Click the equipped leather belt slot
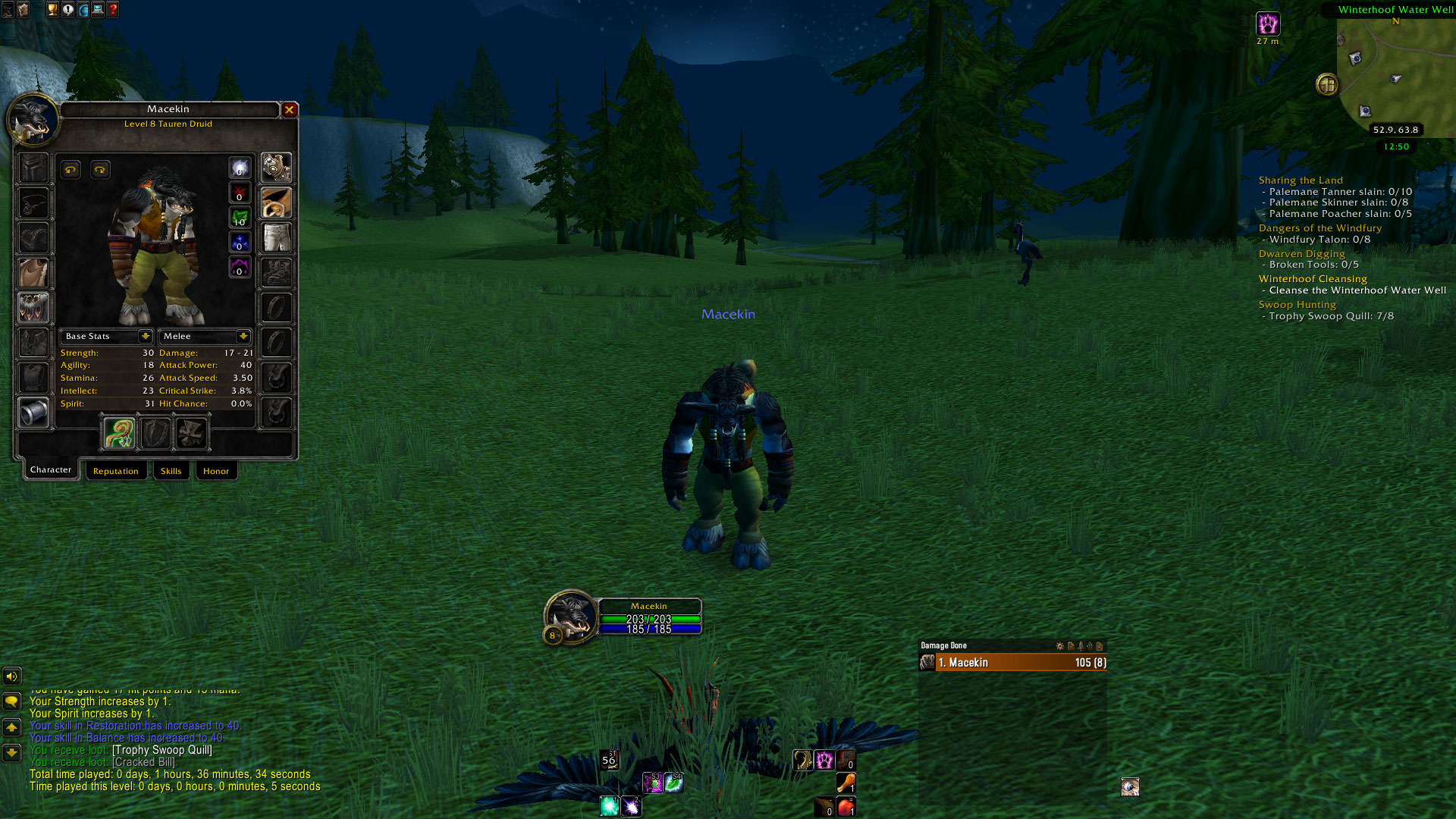Image resolution: width=1456 pixels, height=819 pixels. pyautogui.click(x=276, y=202)
